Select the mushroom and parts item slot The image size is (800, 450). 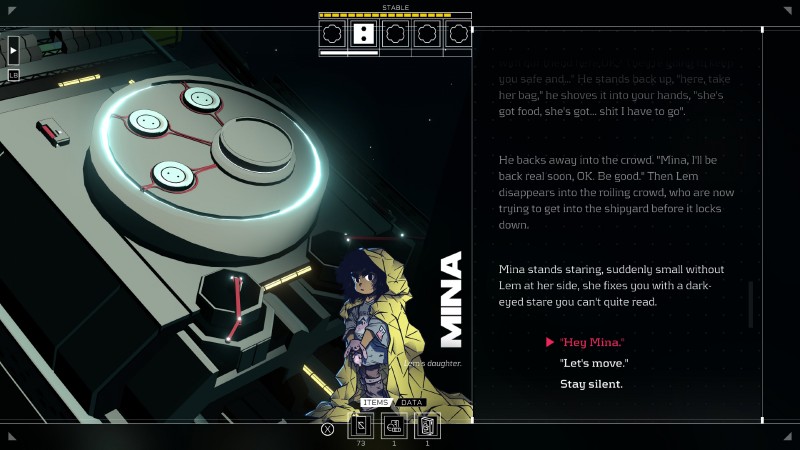[394, 427]
